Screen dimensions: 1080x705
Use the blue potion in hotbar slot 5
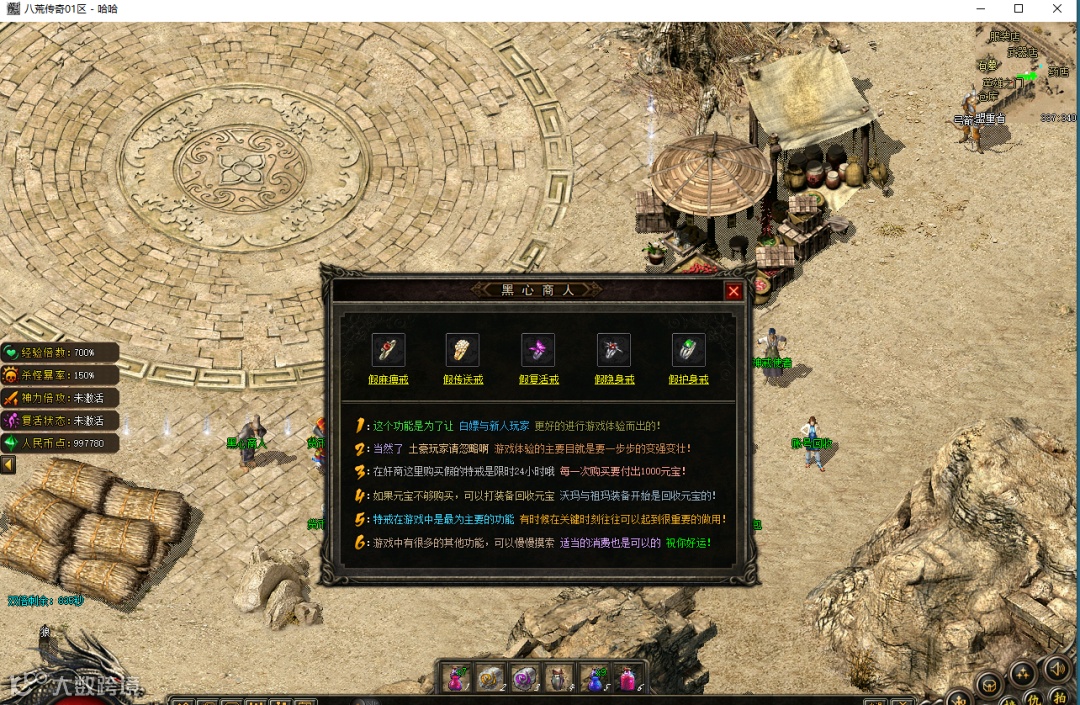(594, 678)
